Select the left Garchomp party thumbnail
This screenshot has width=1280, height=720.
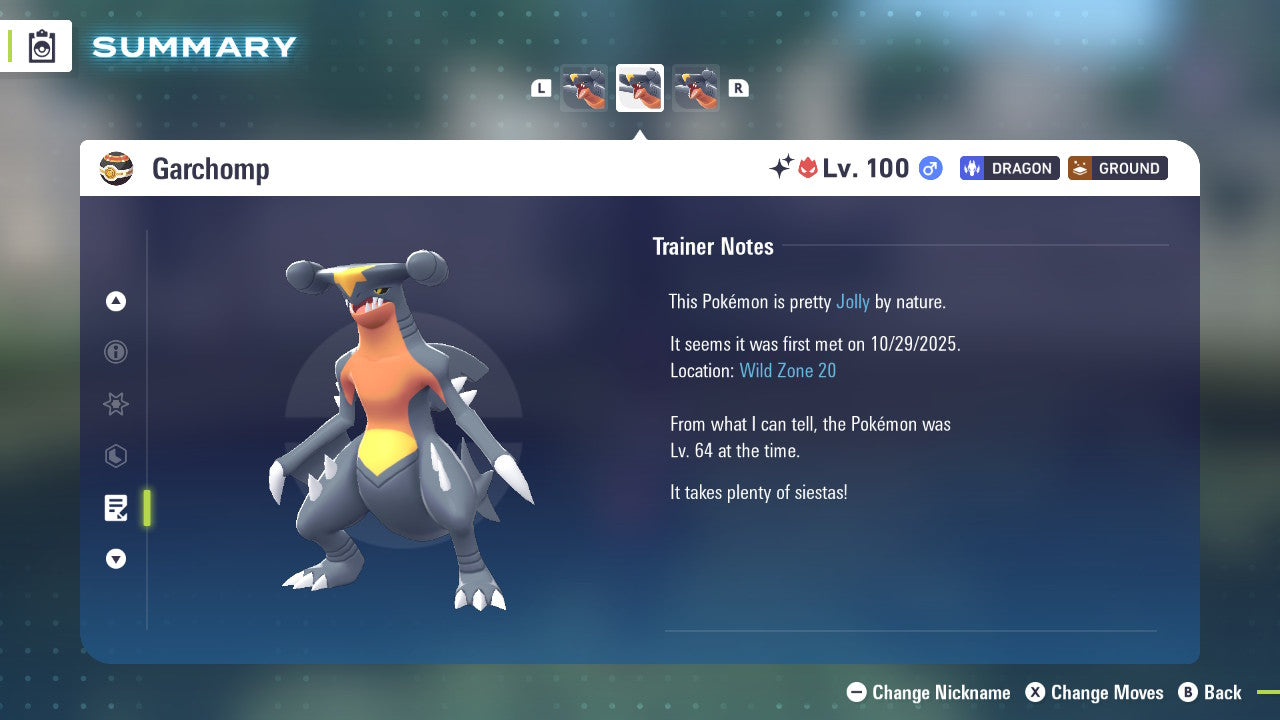pyautogui.click(x=583, y=87)
